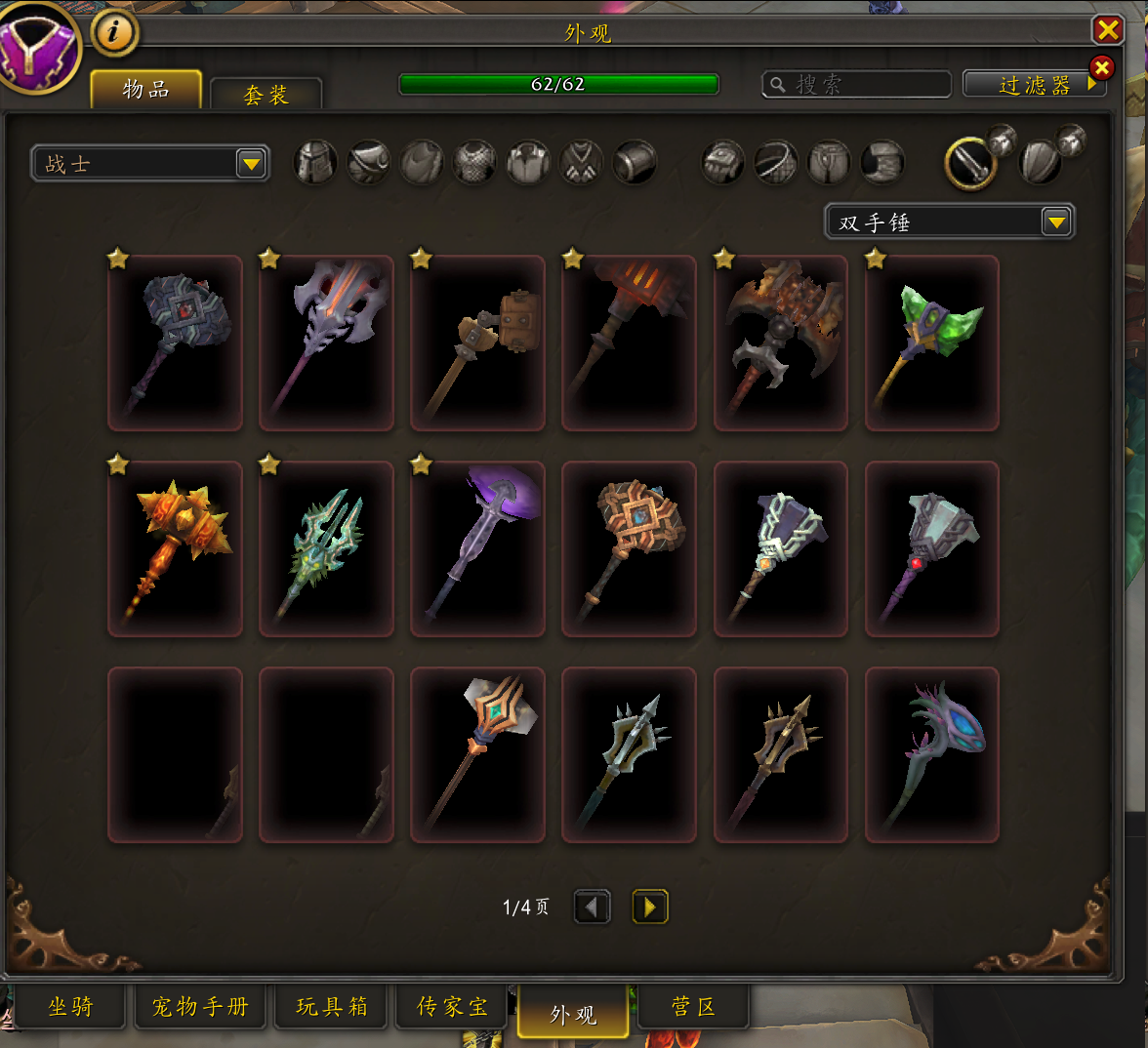Go to the next appearance page
Viewport: 1148px width, 1048px height.
[650, 907]
